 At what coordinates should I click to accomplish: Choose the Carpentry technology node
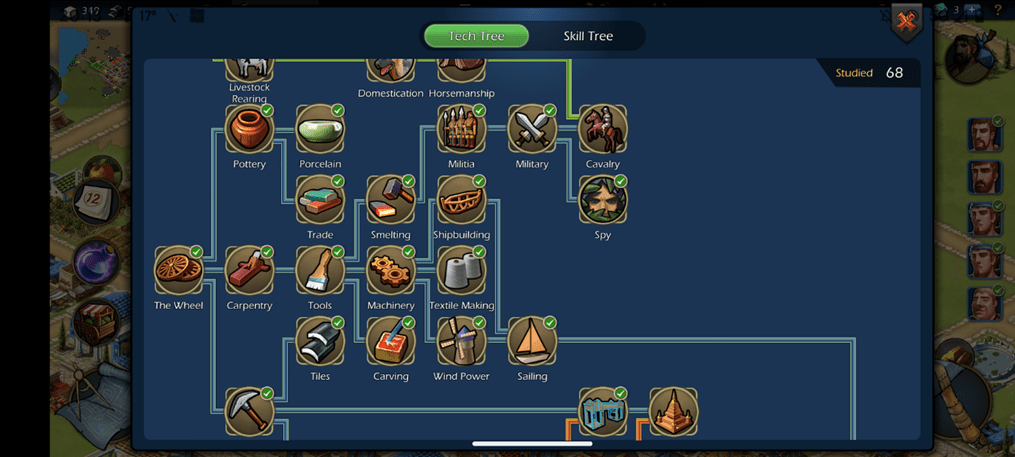tap(249, 271)
